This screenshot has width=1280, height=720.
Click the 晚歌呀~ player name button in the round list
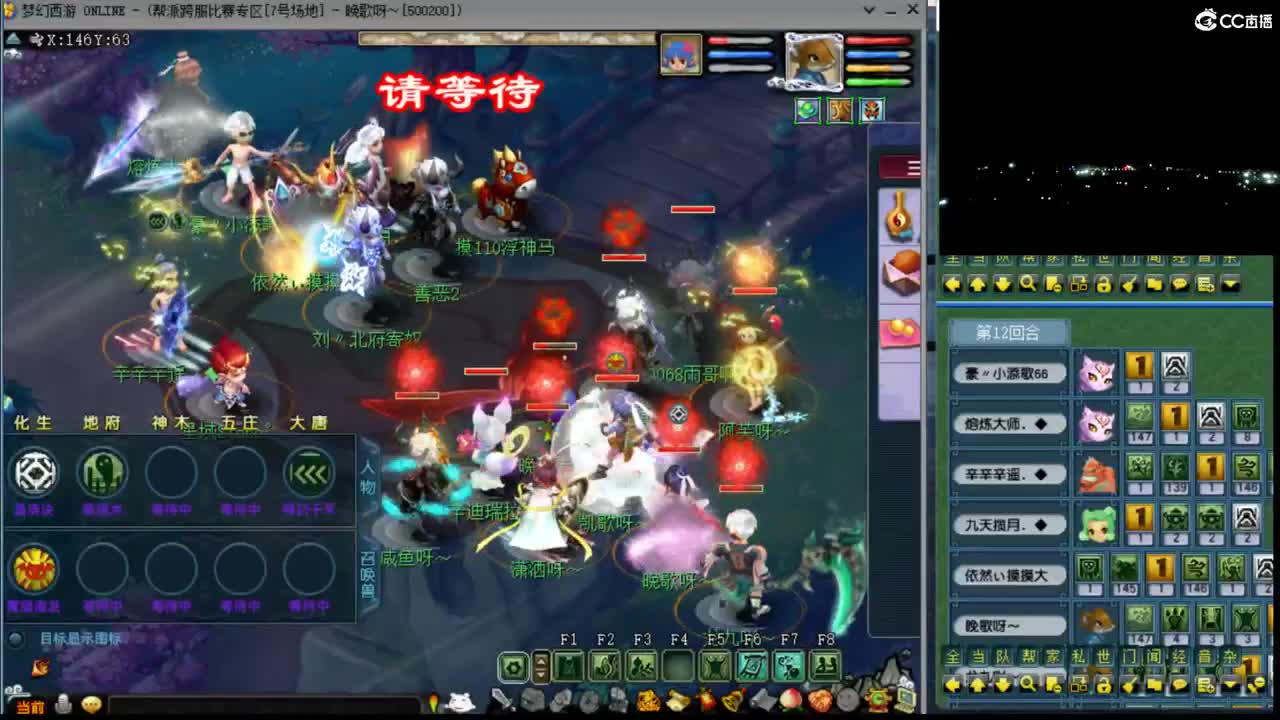pyautogui.click(x=1008, y=624)
